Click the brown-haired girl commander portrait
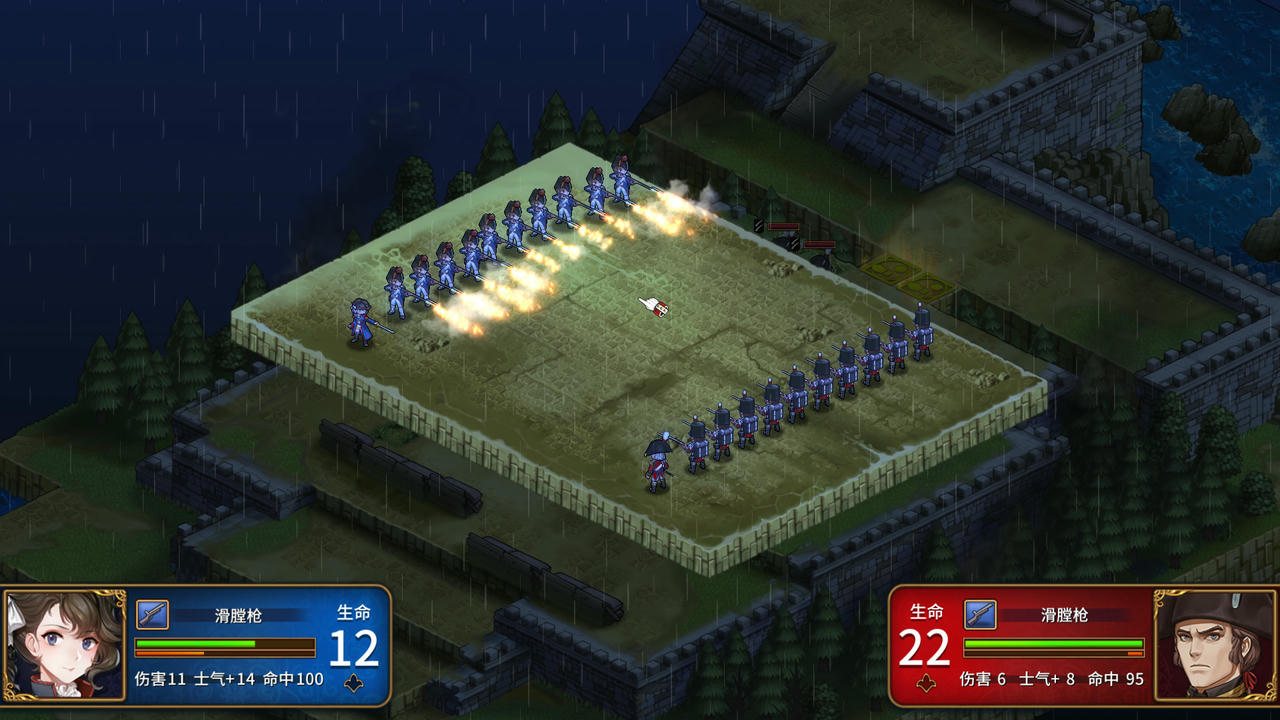This screenshot has height=720, width=1280. [65, 645]
